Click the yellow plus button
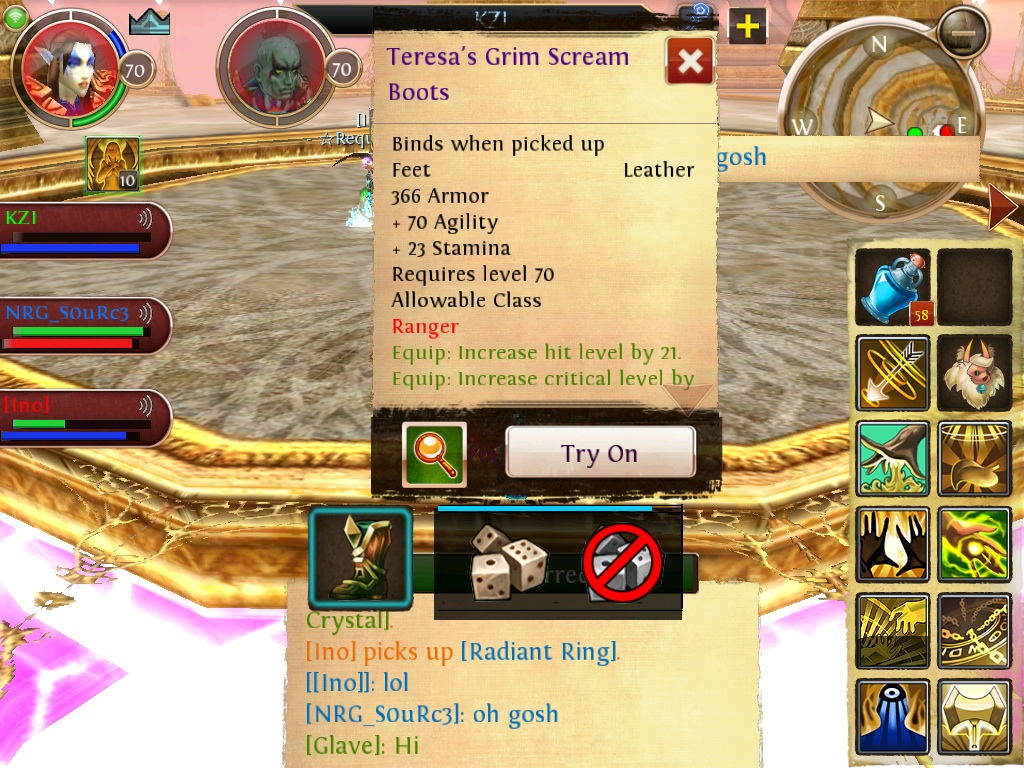The image size is (1024, 768). point(747,26)
